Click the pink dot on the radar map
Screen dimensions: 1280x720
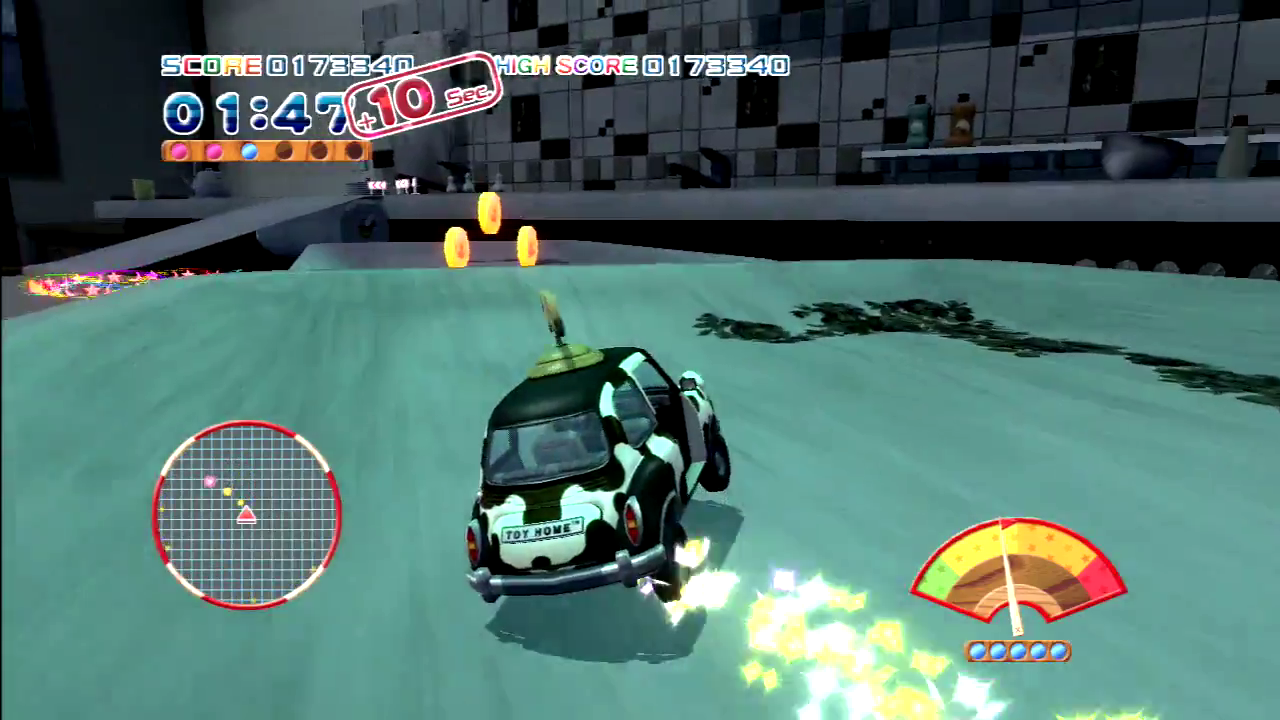pos(210,481)
